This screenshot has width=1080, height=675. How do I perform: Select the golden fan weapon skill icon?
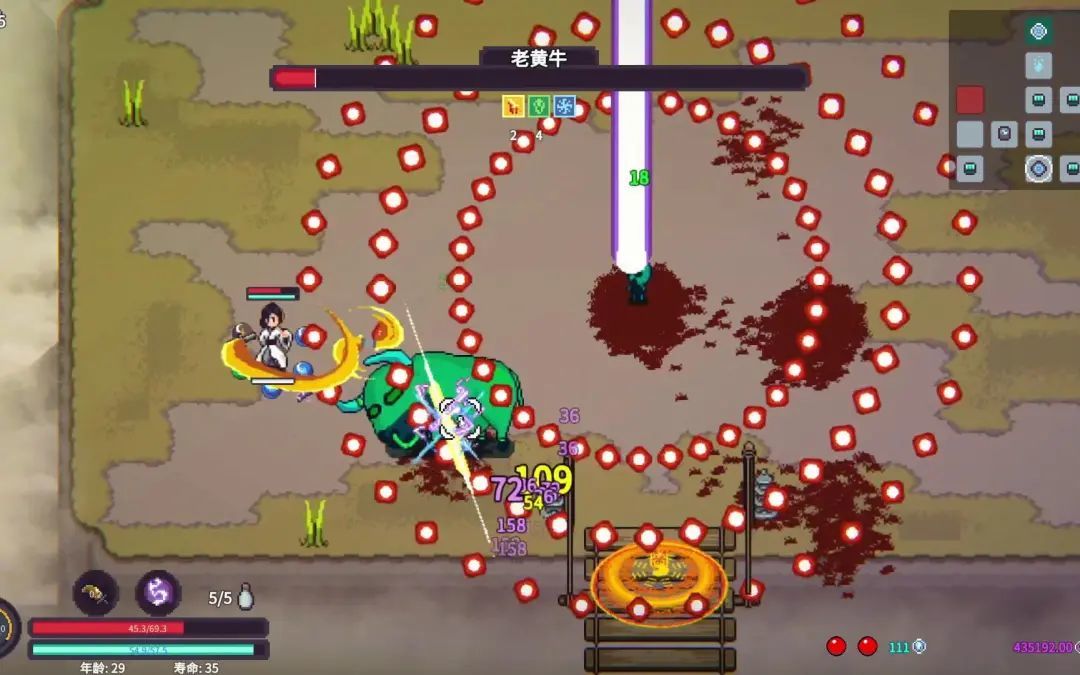click(96, 593)
